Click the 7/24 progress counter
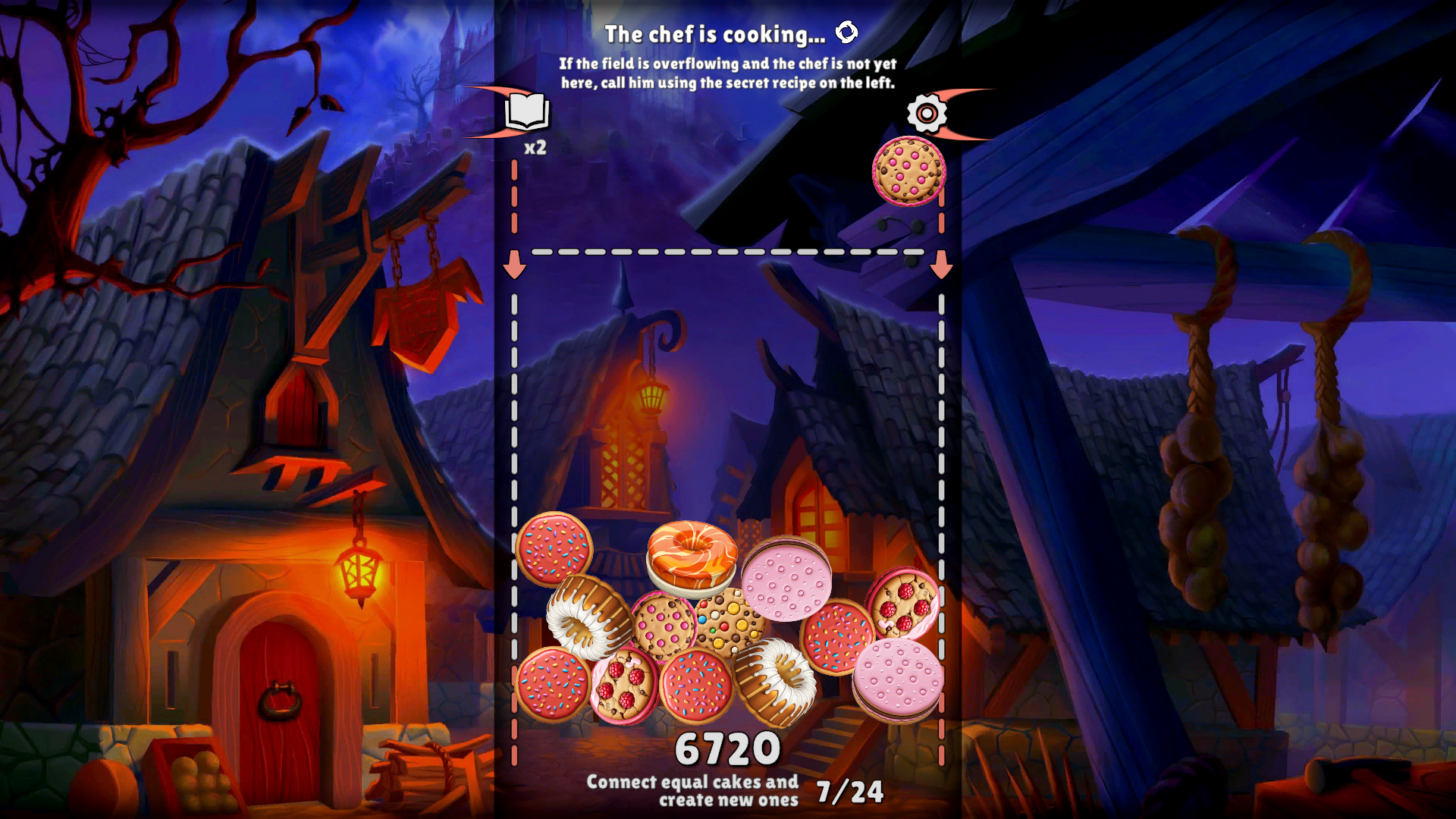The image size is (1456, 819). (851, 792)
